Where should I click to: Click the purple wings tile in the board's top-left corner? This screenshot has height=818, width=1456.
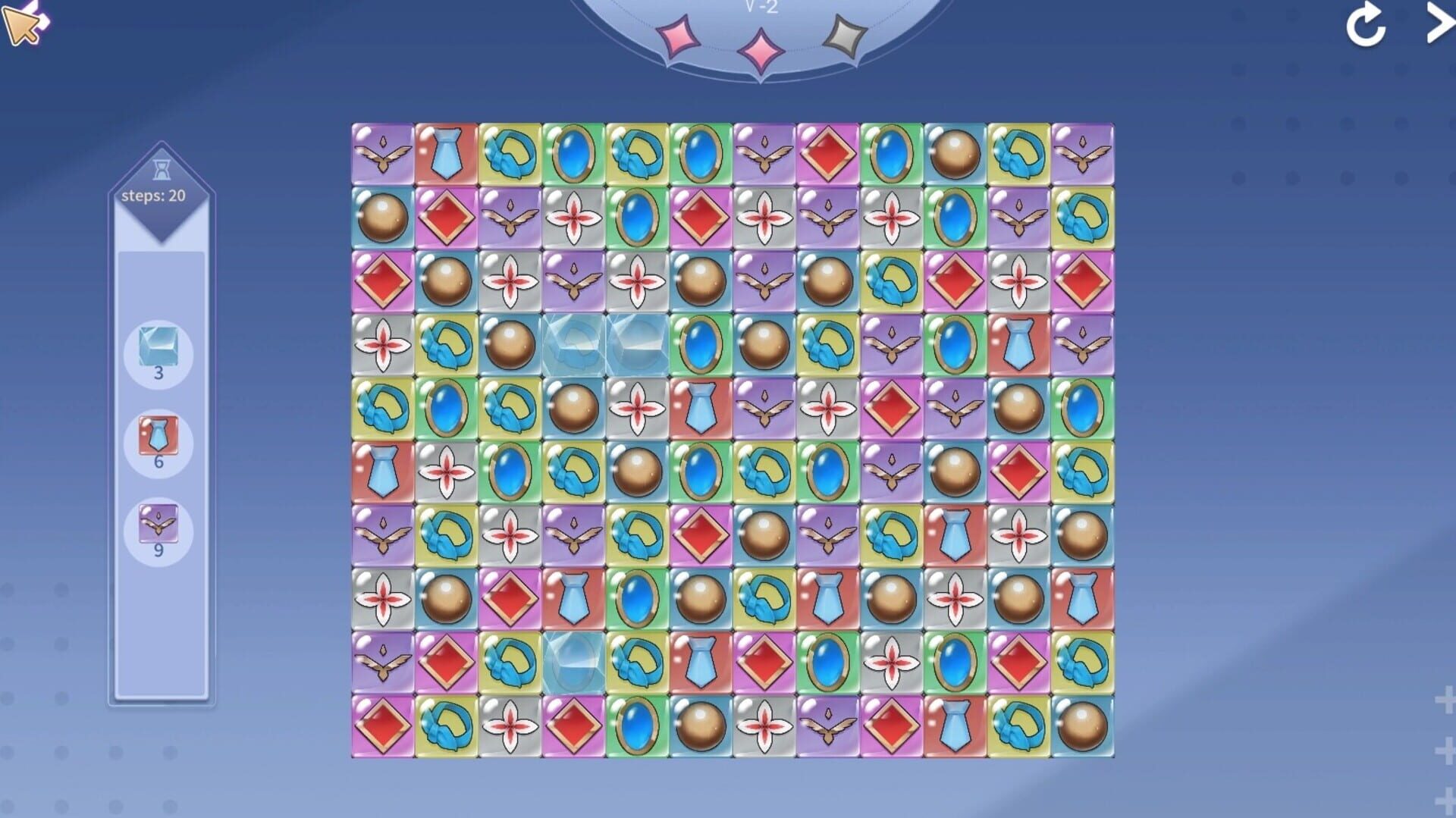pos(383,155)
